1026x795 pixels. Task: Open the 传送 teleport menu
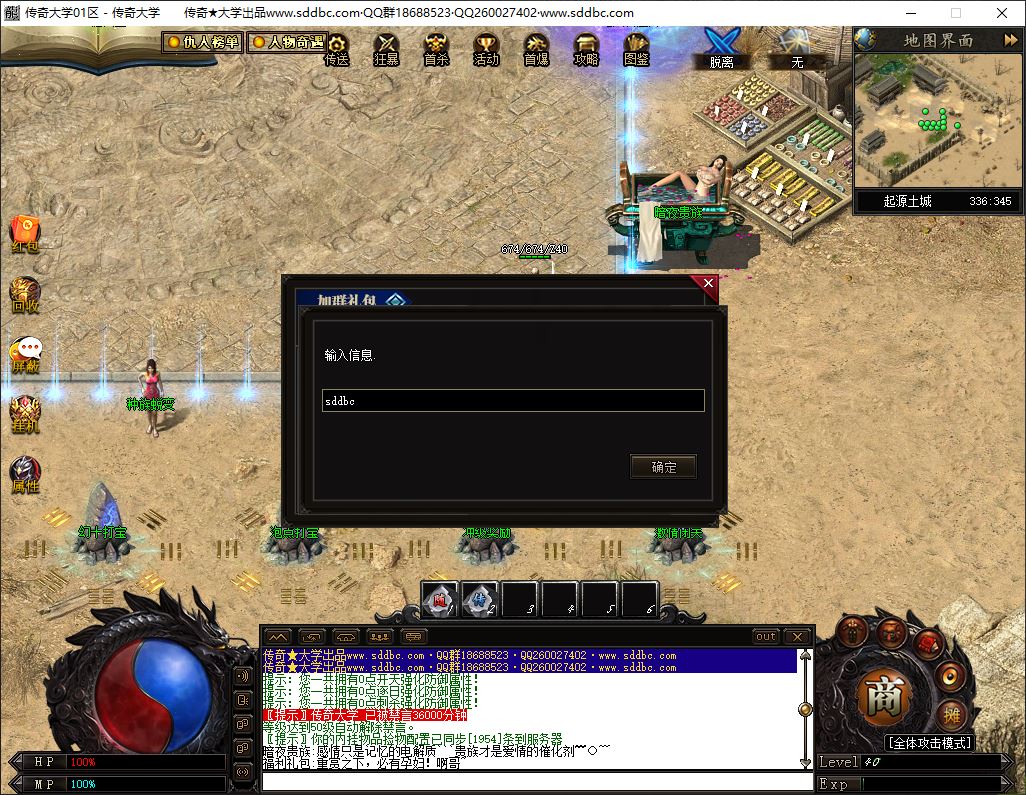(337, 48)
